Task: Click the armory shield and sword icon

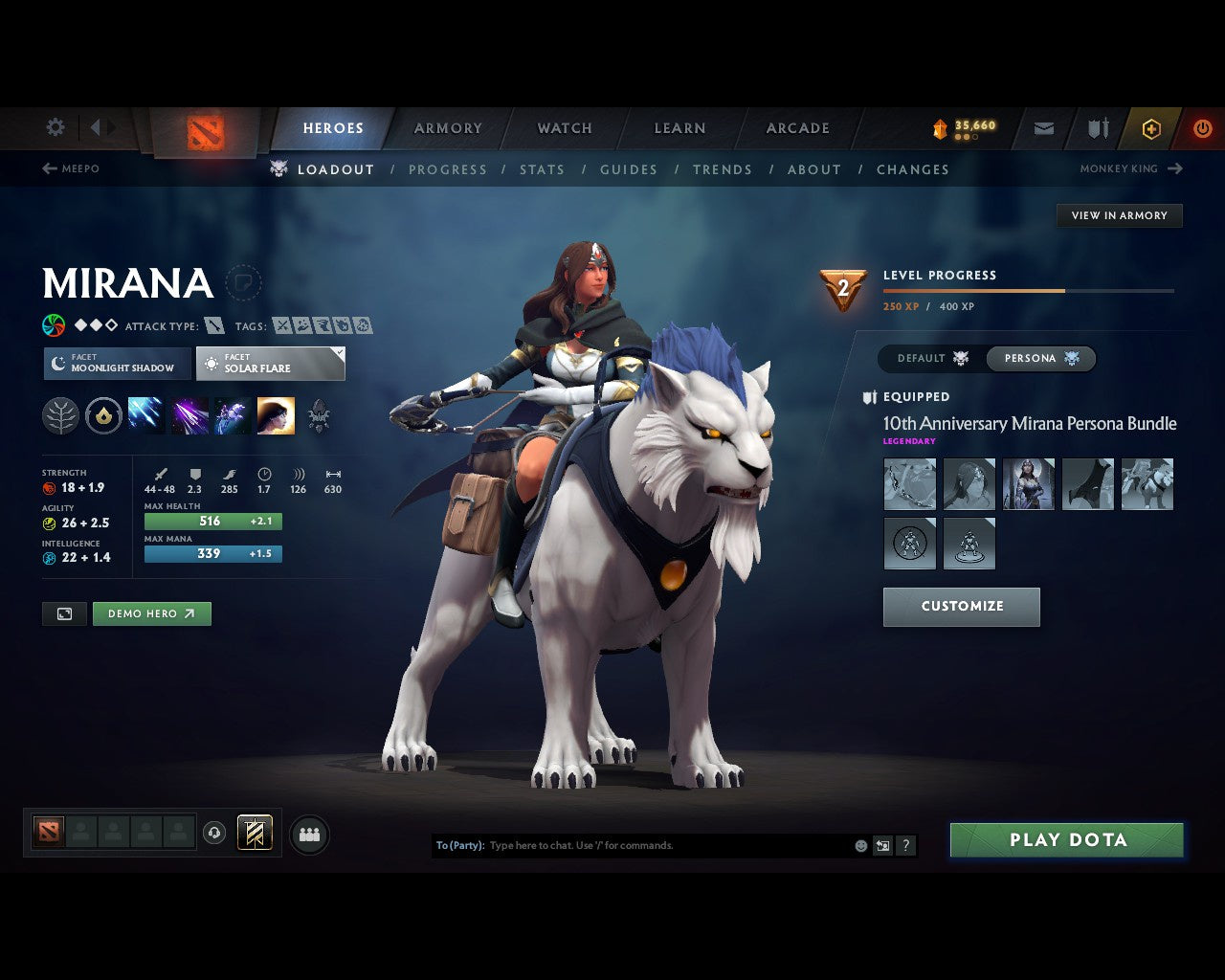Action: pos(1096,128)
